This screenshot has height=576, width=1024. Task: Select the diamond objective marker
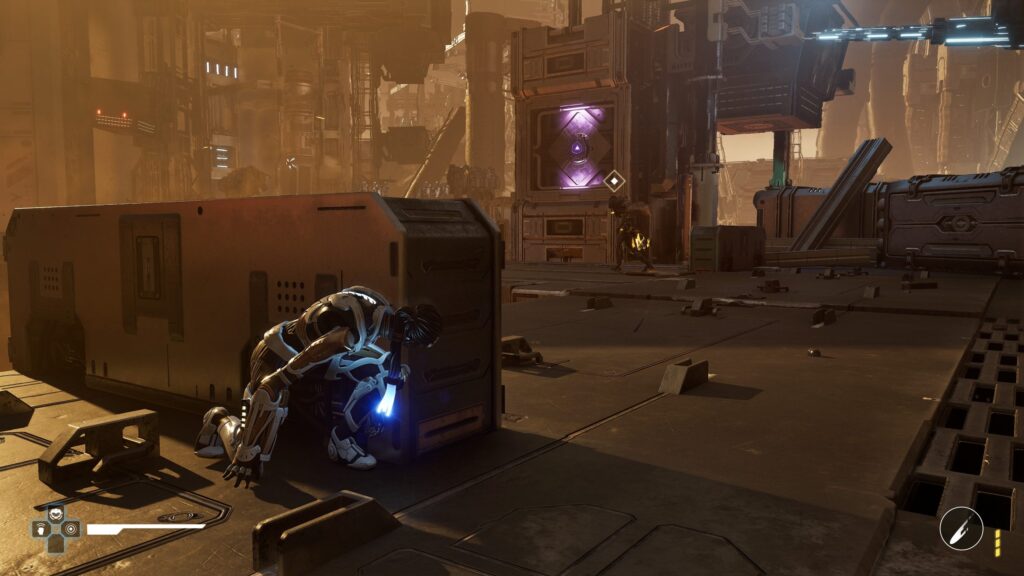tap(614, 181)
